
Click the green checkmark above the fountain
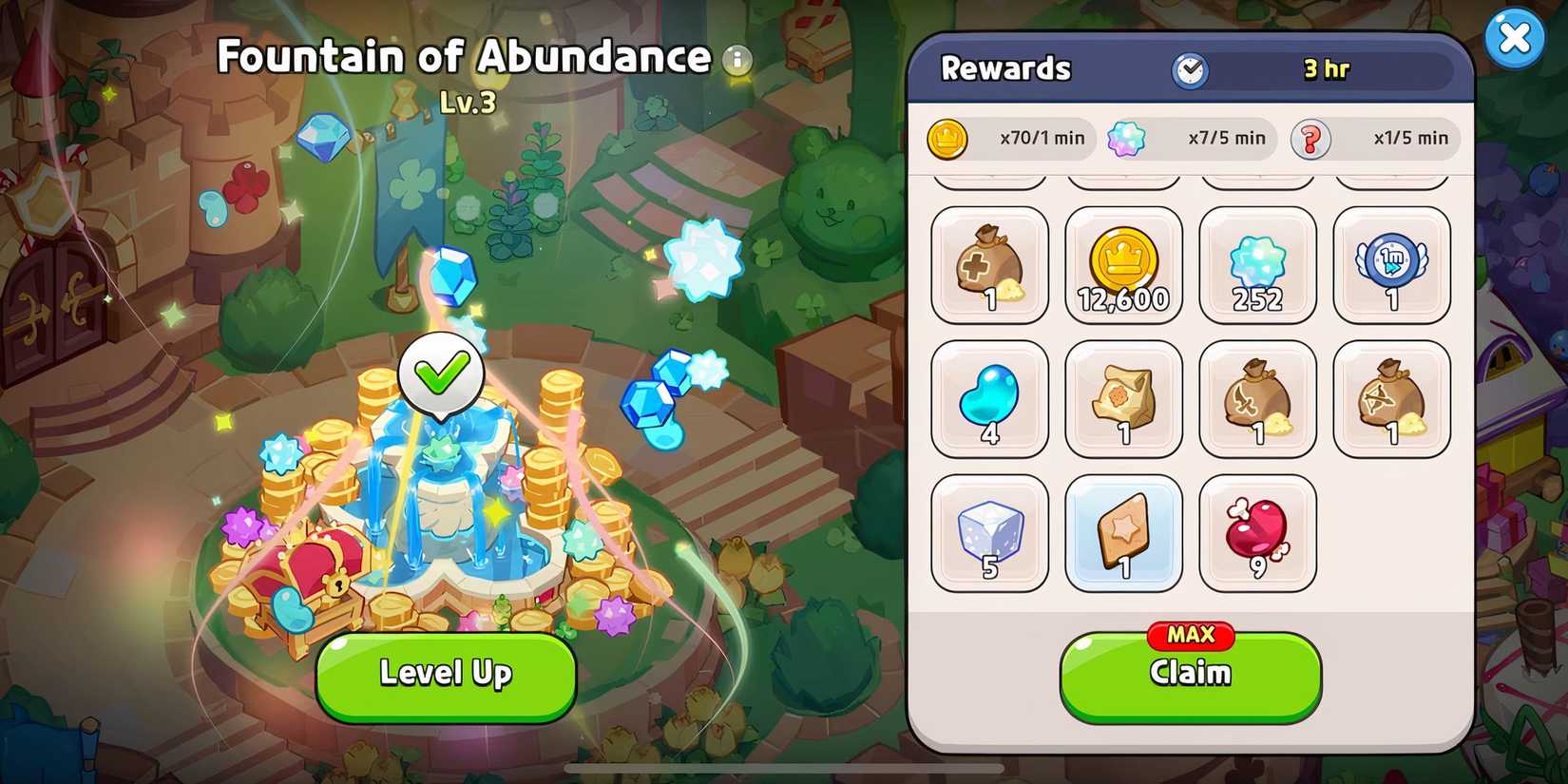[439, 373]
